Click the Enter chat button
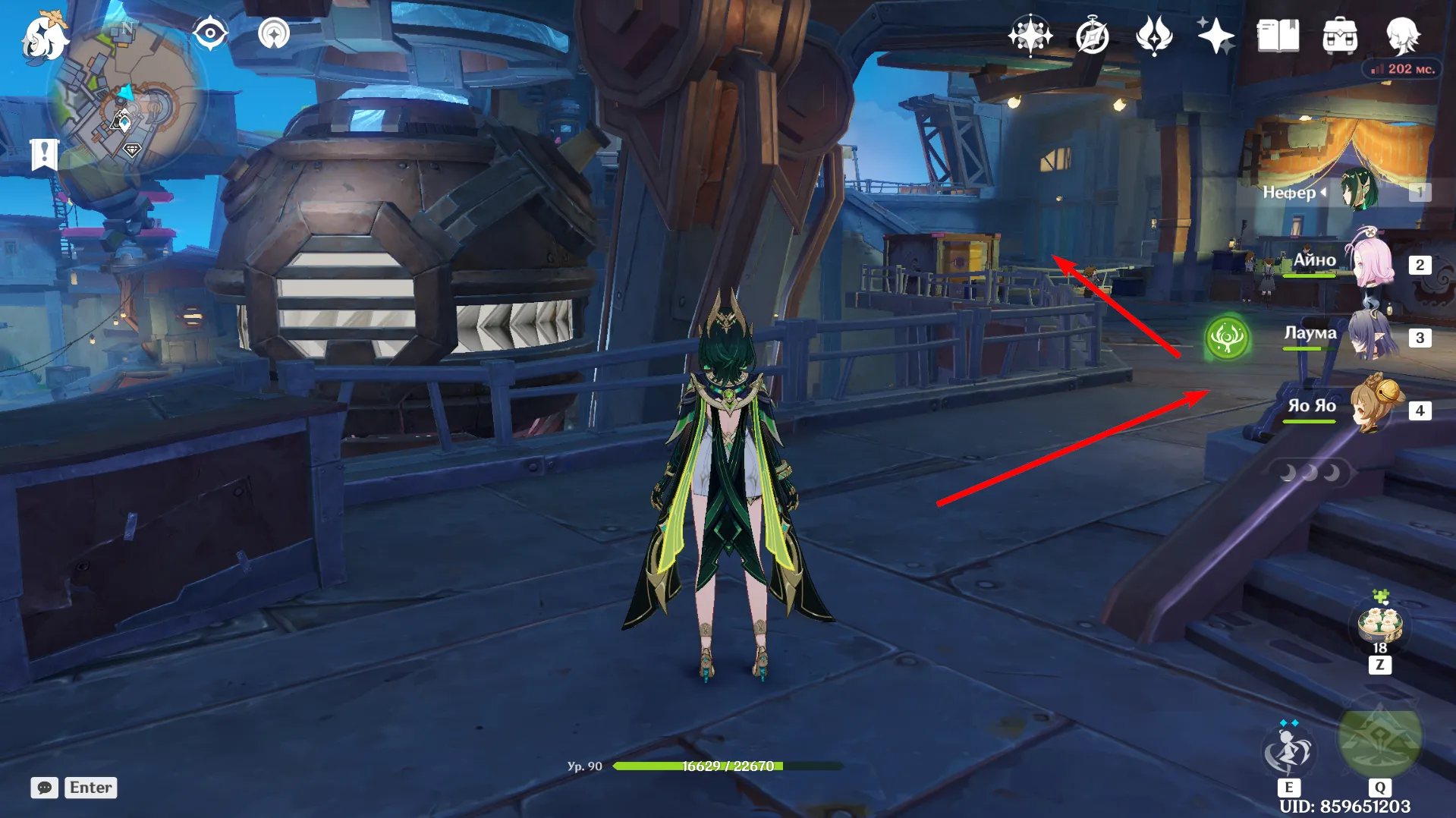Viewport: 1456px width, 818px height. tap(90, 788)
